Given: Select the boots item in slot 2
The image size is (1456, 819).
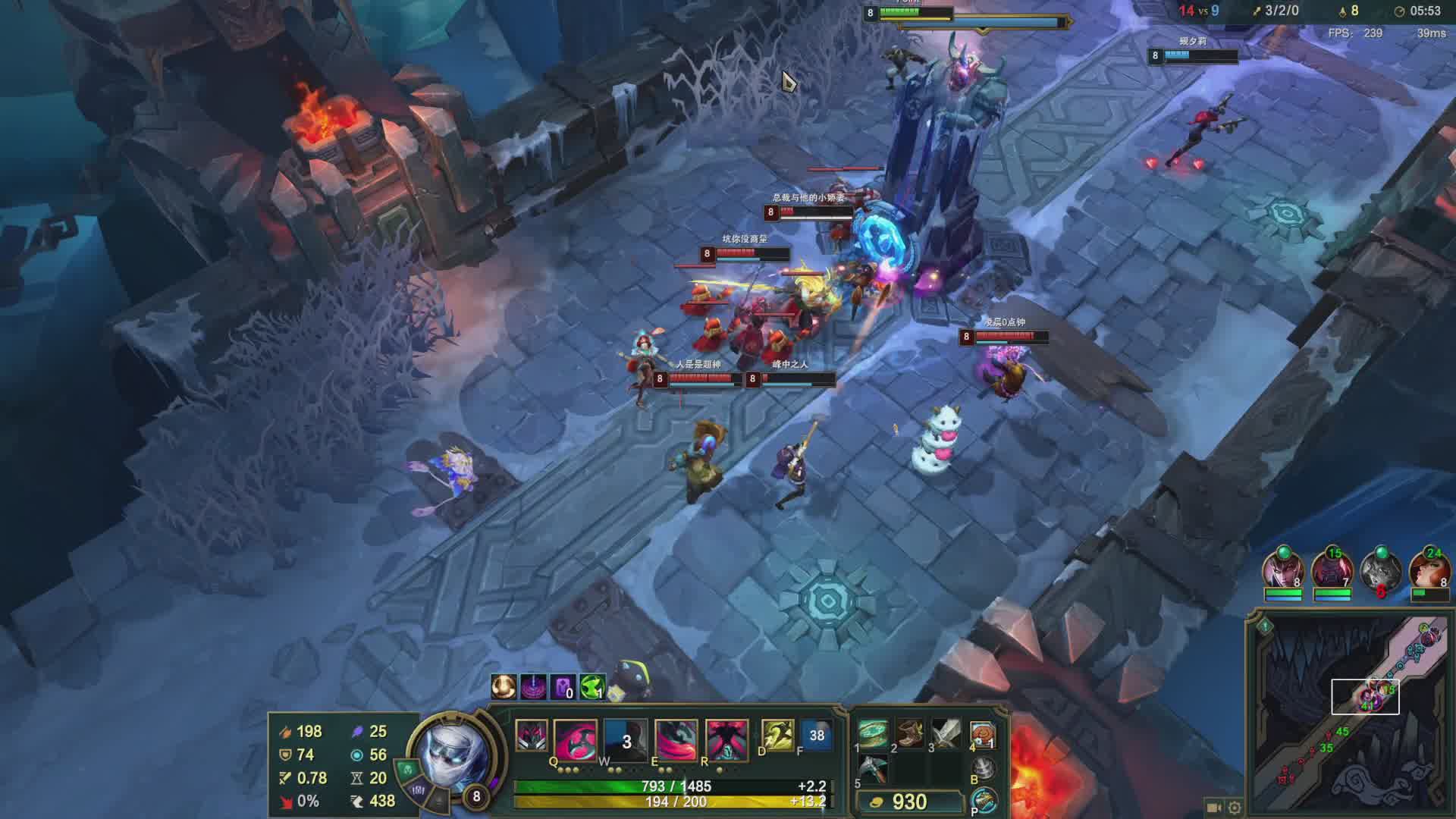Looking at the screenshot, I should tap(910, 734).
